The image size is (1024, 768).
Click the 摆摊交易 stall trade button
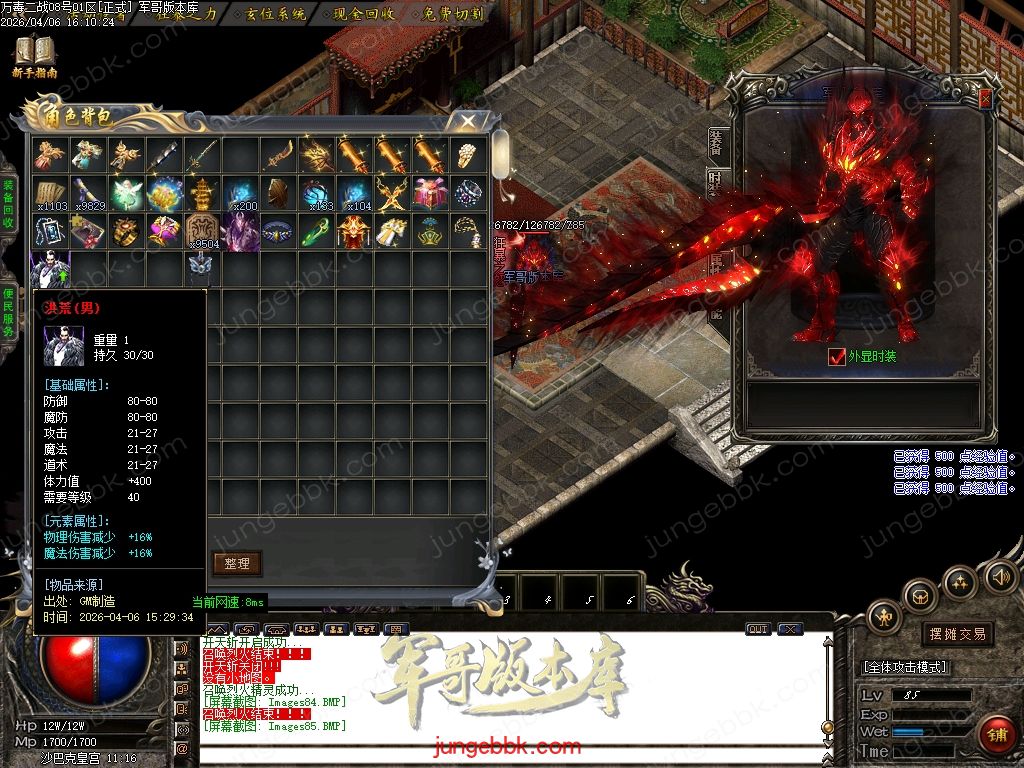coord(957,634)
